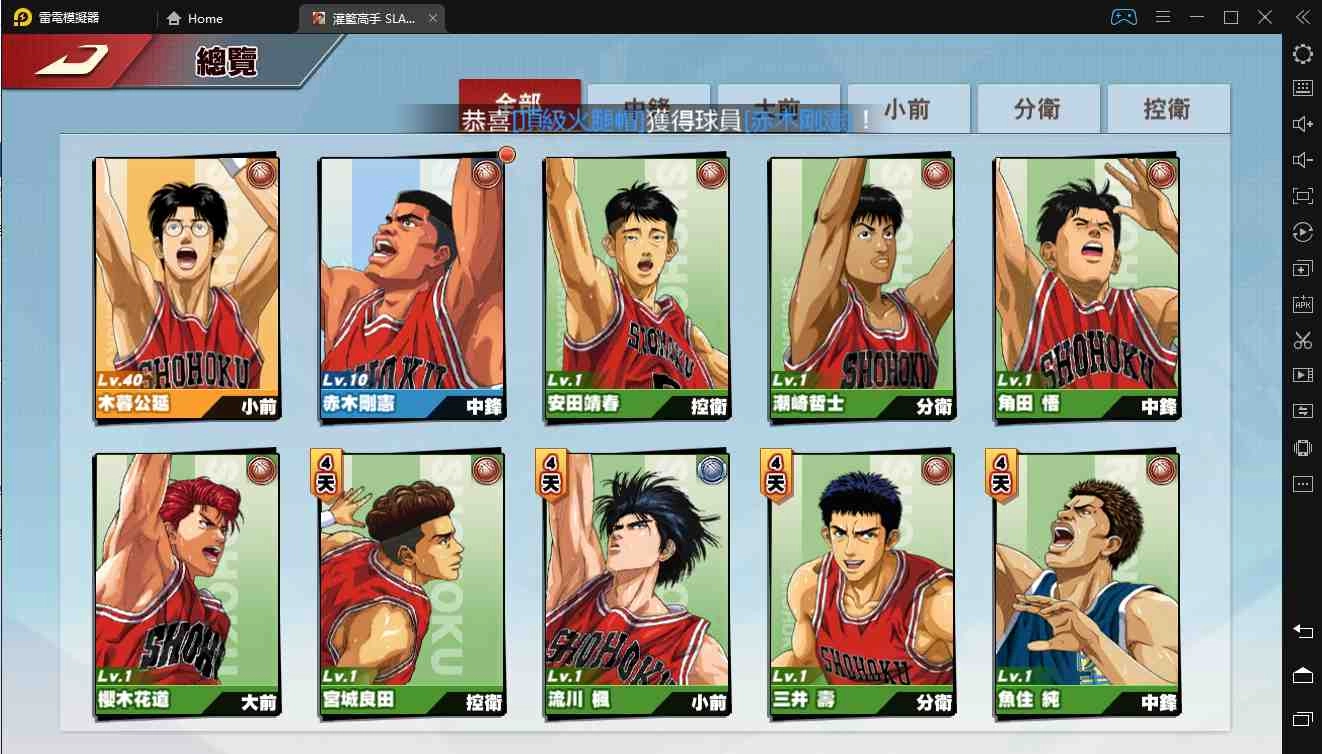Open the screen recorder icon
This screenshot has height=754, width=1322.
pos(1303,376)
